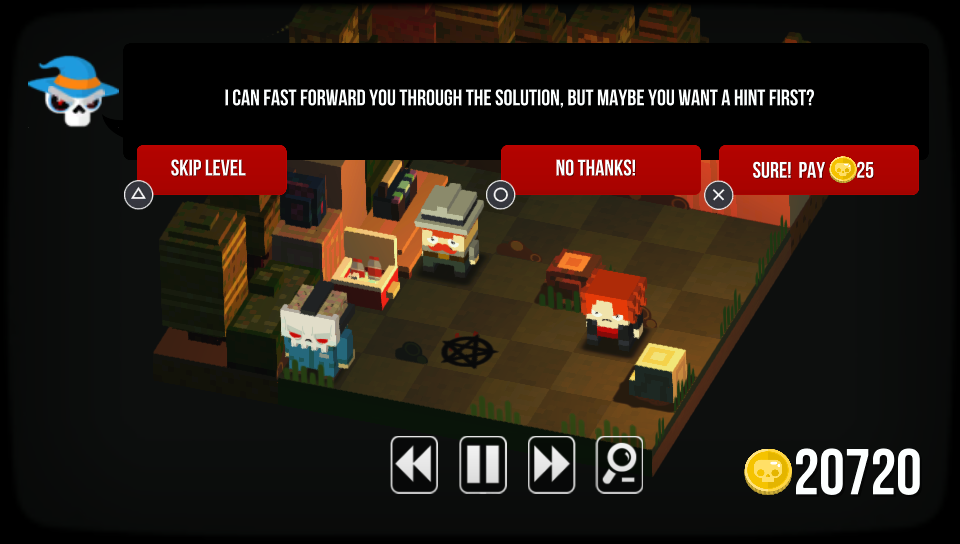Screen dimensions: 960x544
Task: Decline the hint with No Thanks
Action: pyautogui.click(x=600, y=168)
